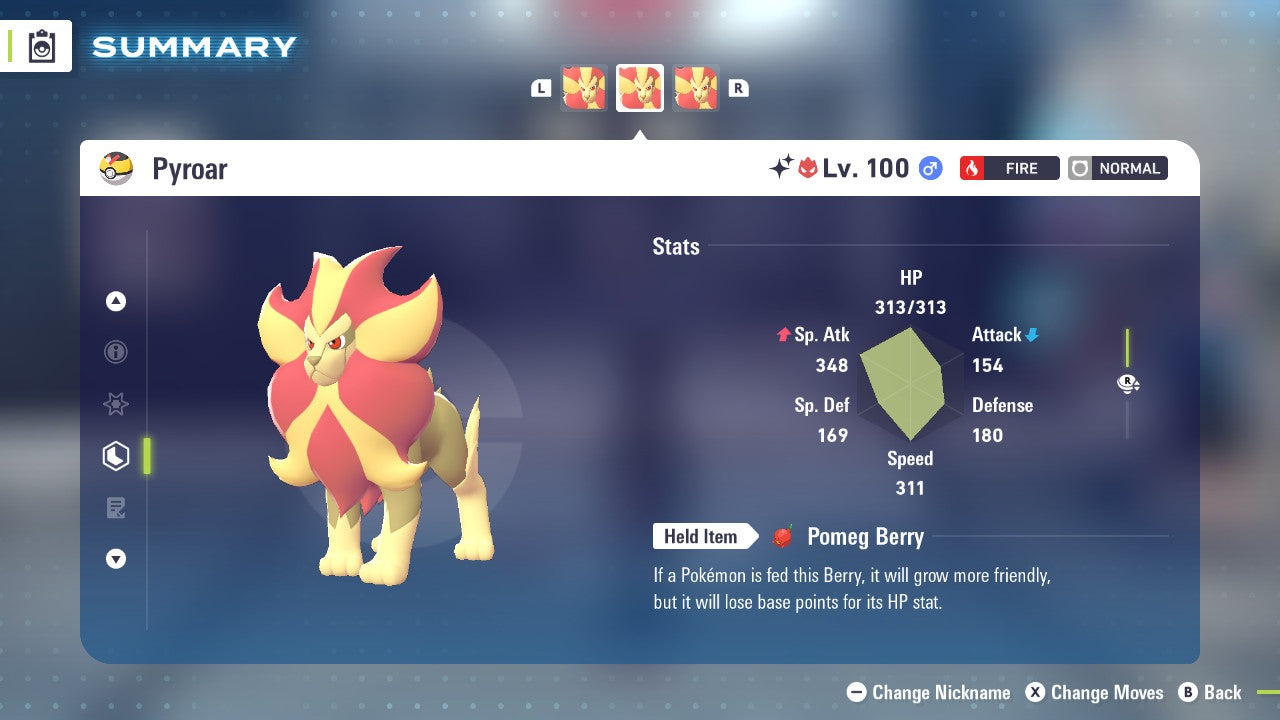The image size is (1280, 720).
Task: Open the Pokémon info page via the info icon
Action: point(116,352)
